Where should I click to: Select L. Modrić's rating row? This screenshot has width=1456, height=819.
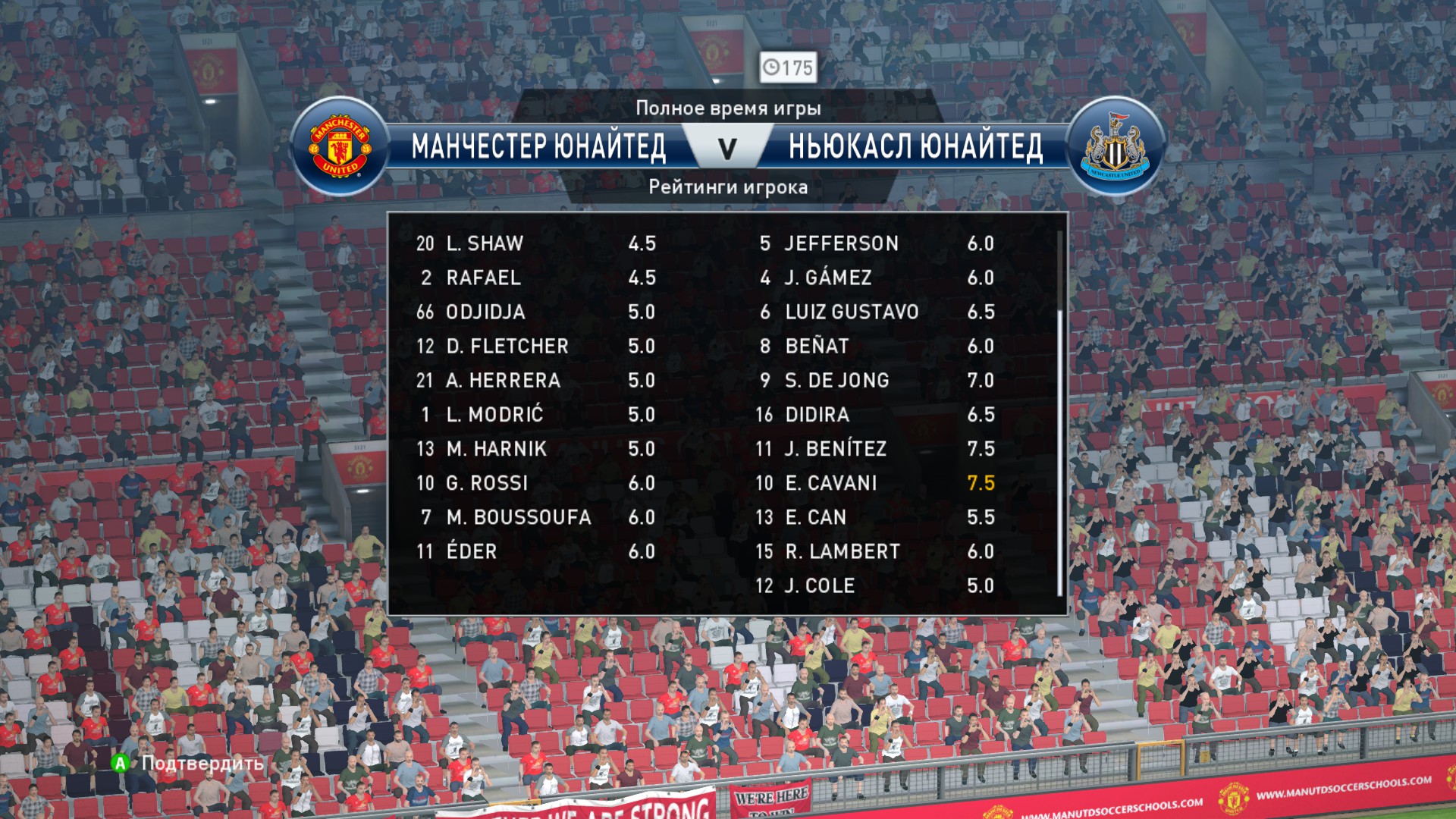coord(535,415)
